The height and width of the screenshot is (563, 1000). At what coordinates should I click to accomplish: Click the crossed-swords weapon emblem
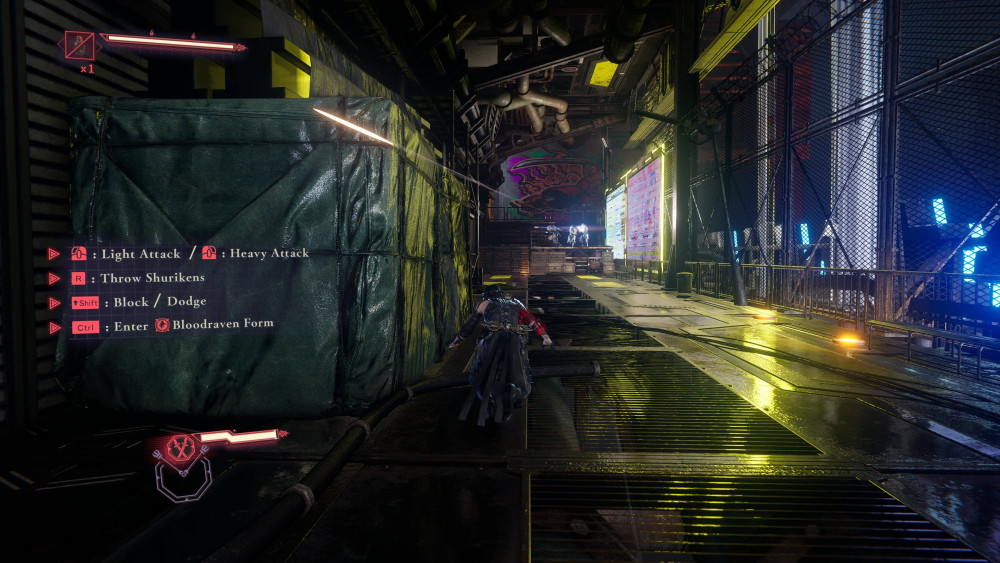[180, 450]
